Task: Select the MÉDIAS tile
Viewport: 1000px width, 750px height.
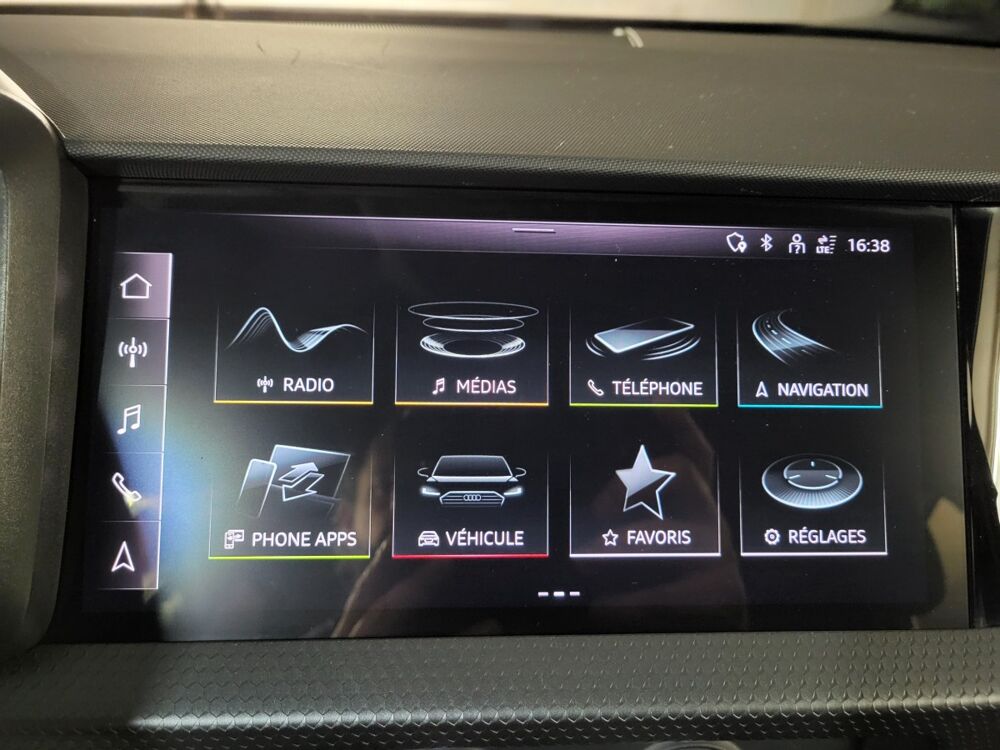Action: [x=472, y=352]
